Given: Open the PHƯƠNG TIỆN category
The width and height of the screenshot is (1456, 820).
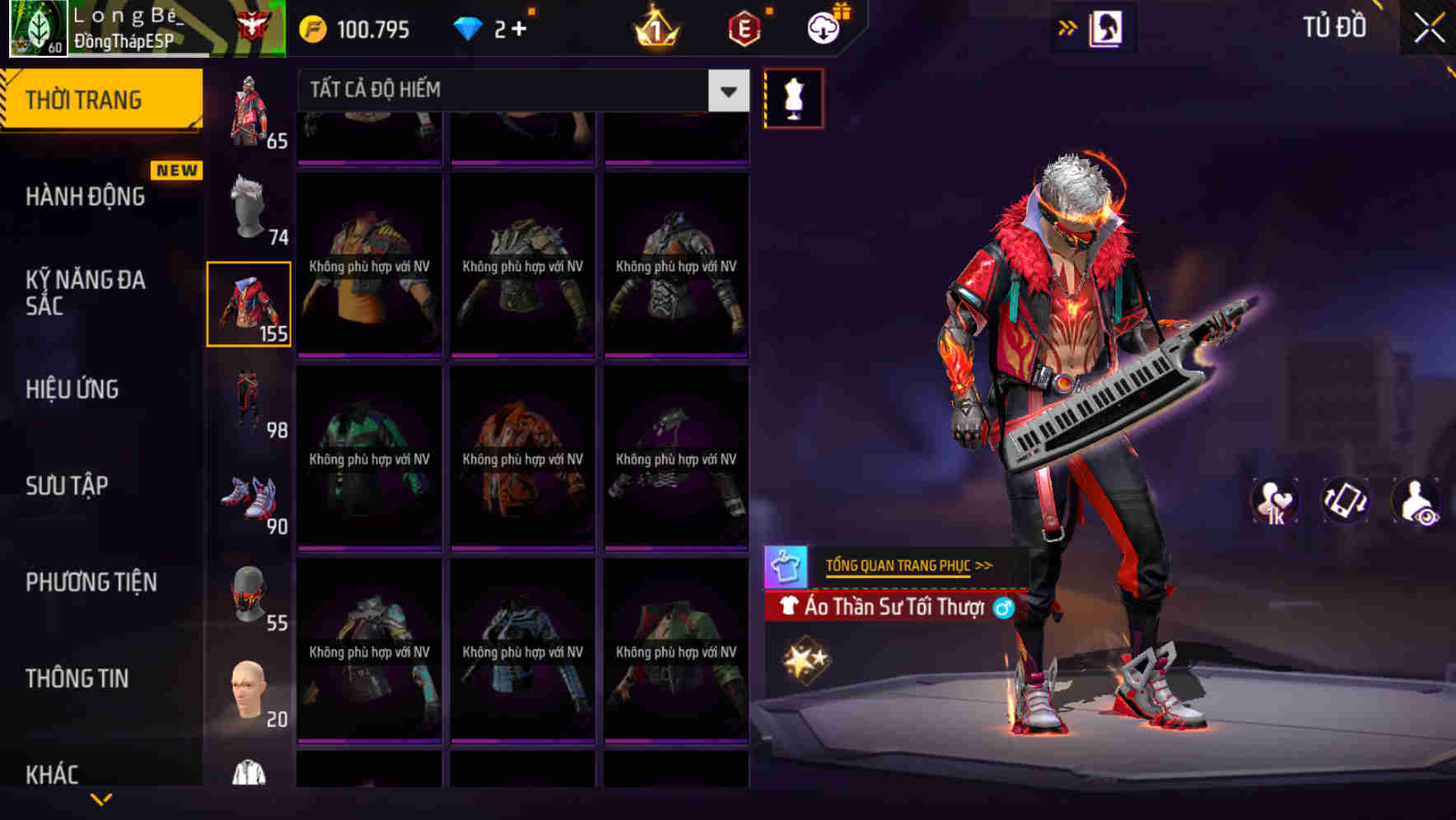Looking at the screenshot, I should point(91,582).
